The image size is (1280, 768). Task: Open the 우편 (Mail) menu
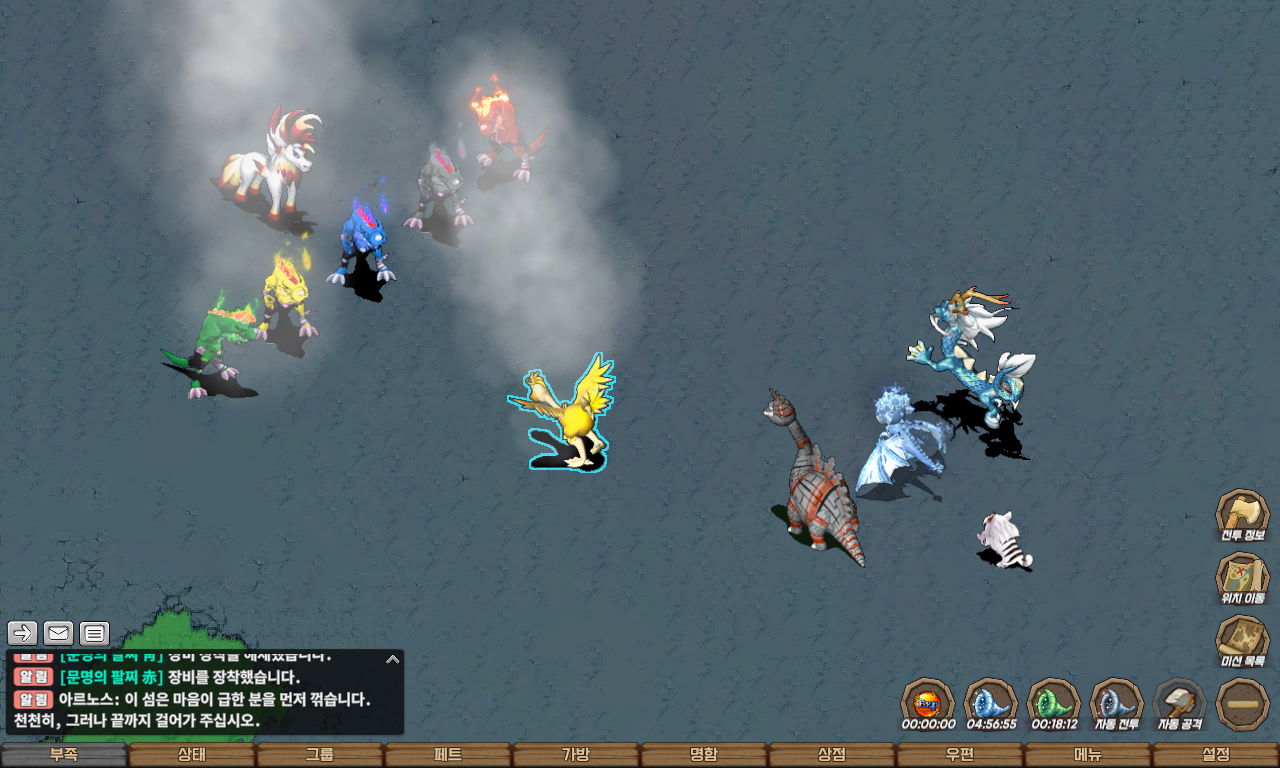[x=959, y=755]
